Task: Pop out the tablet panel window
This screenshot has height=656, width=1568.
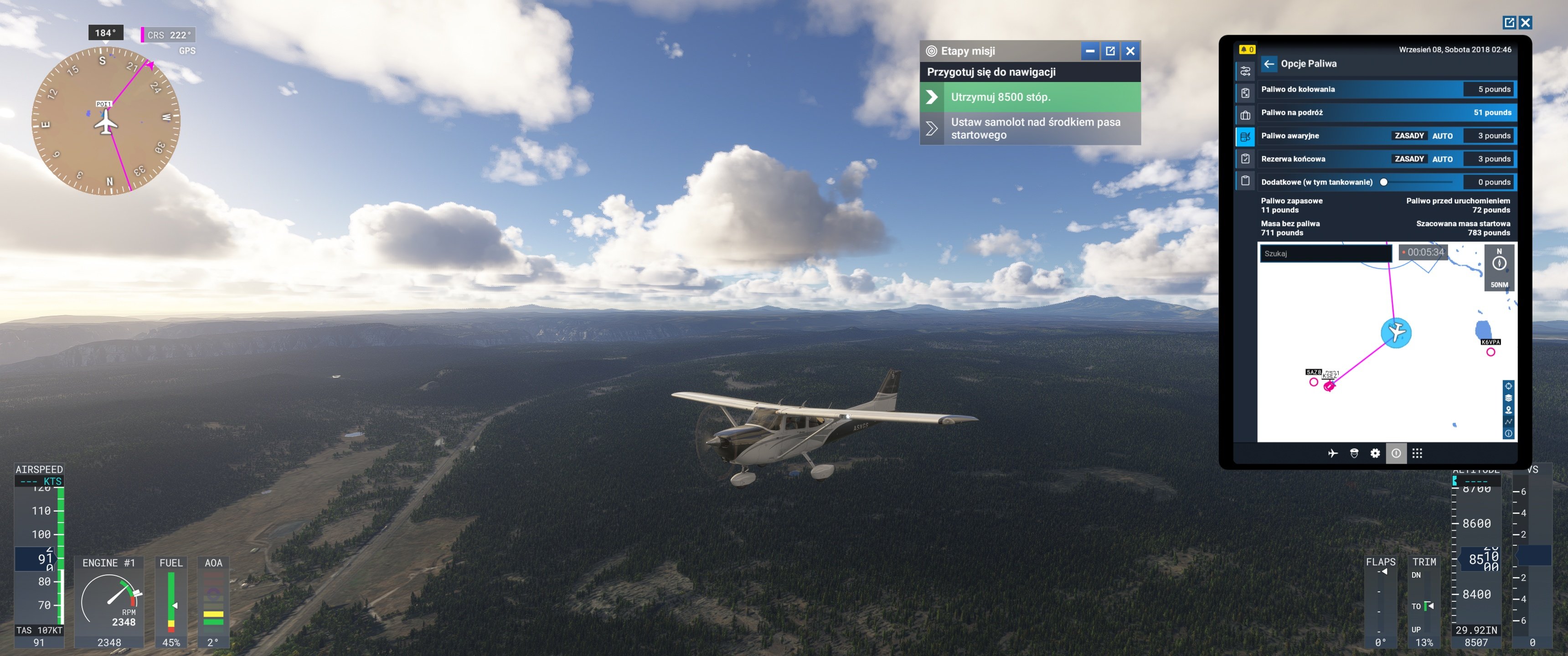Action: [1509, 22]
